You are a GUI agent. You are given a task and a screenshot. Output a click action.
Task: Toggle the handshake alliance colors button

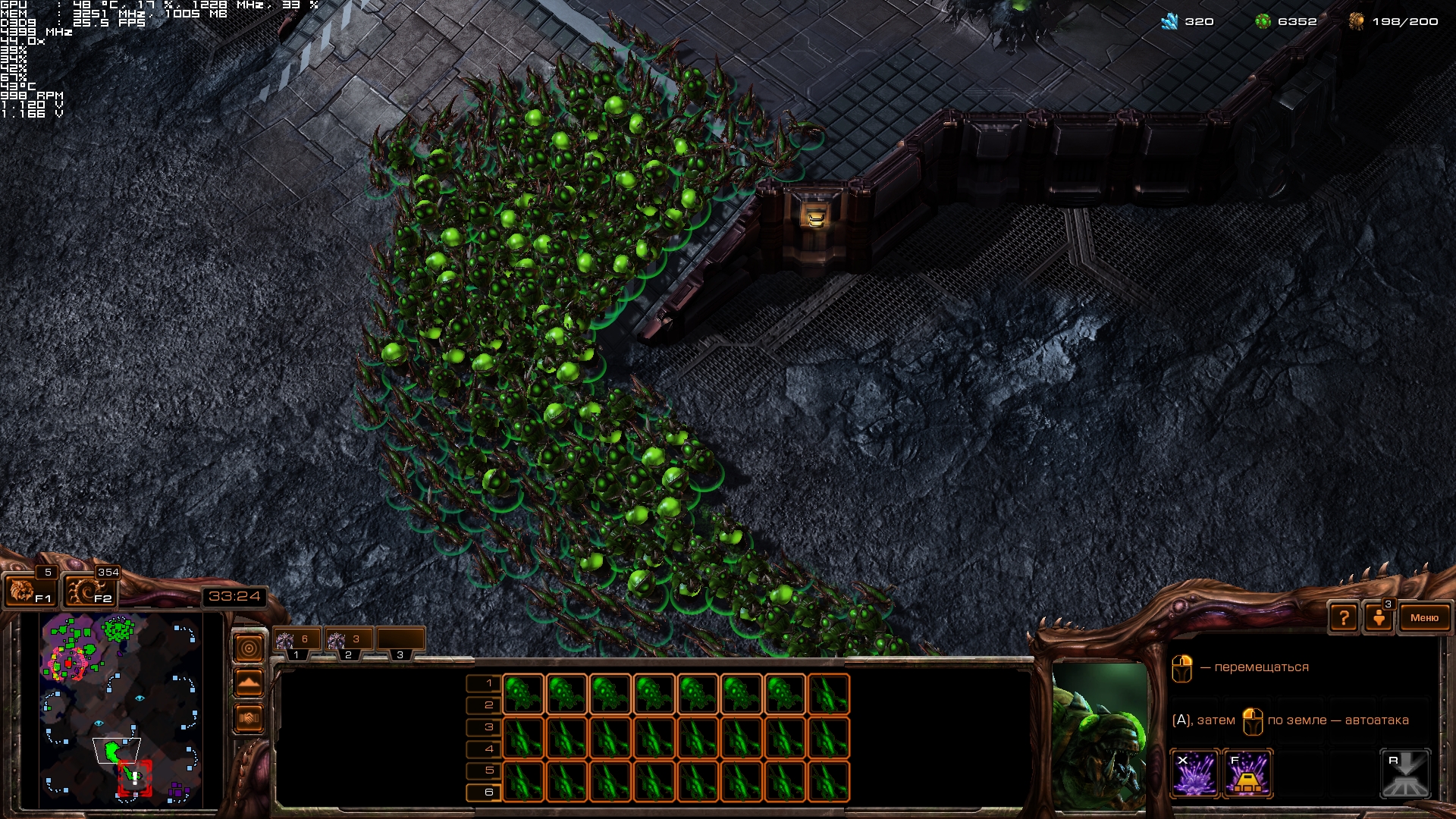pyautogui.click(x=249, y=717)
